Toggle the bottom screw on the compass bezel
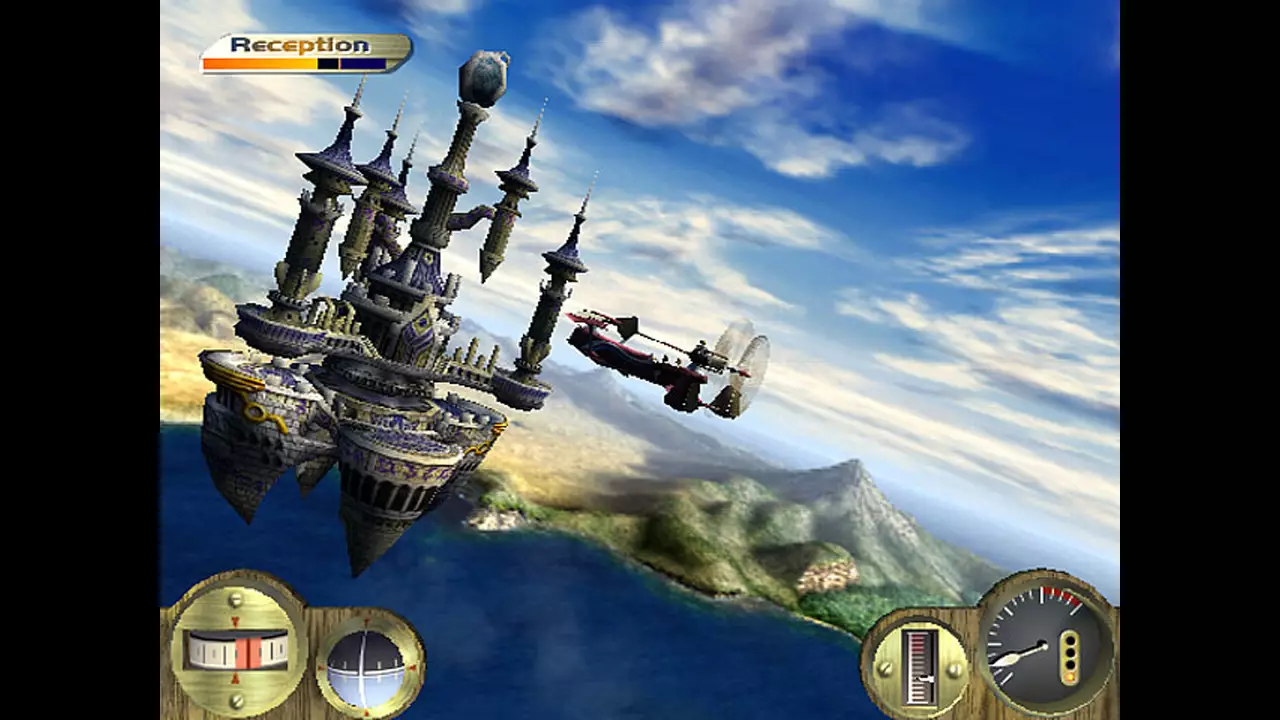 click(236, 700)
